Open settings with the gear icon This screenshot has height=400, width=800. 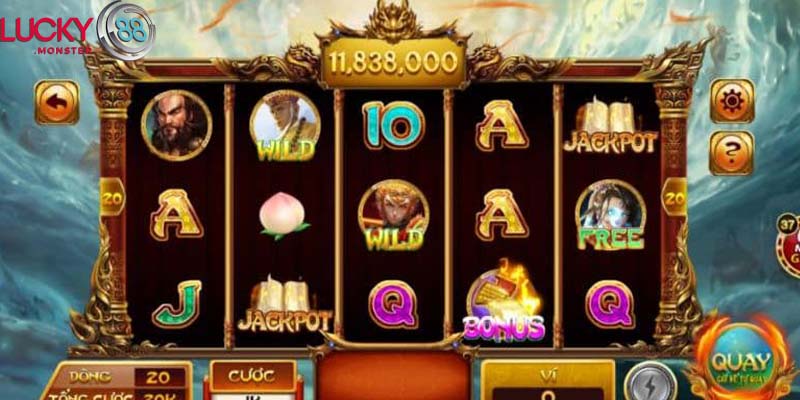[731, 102]
